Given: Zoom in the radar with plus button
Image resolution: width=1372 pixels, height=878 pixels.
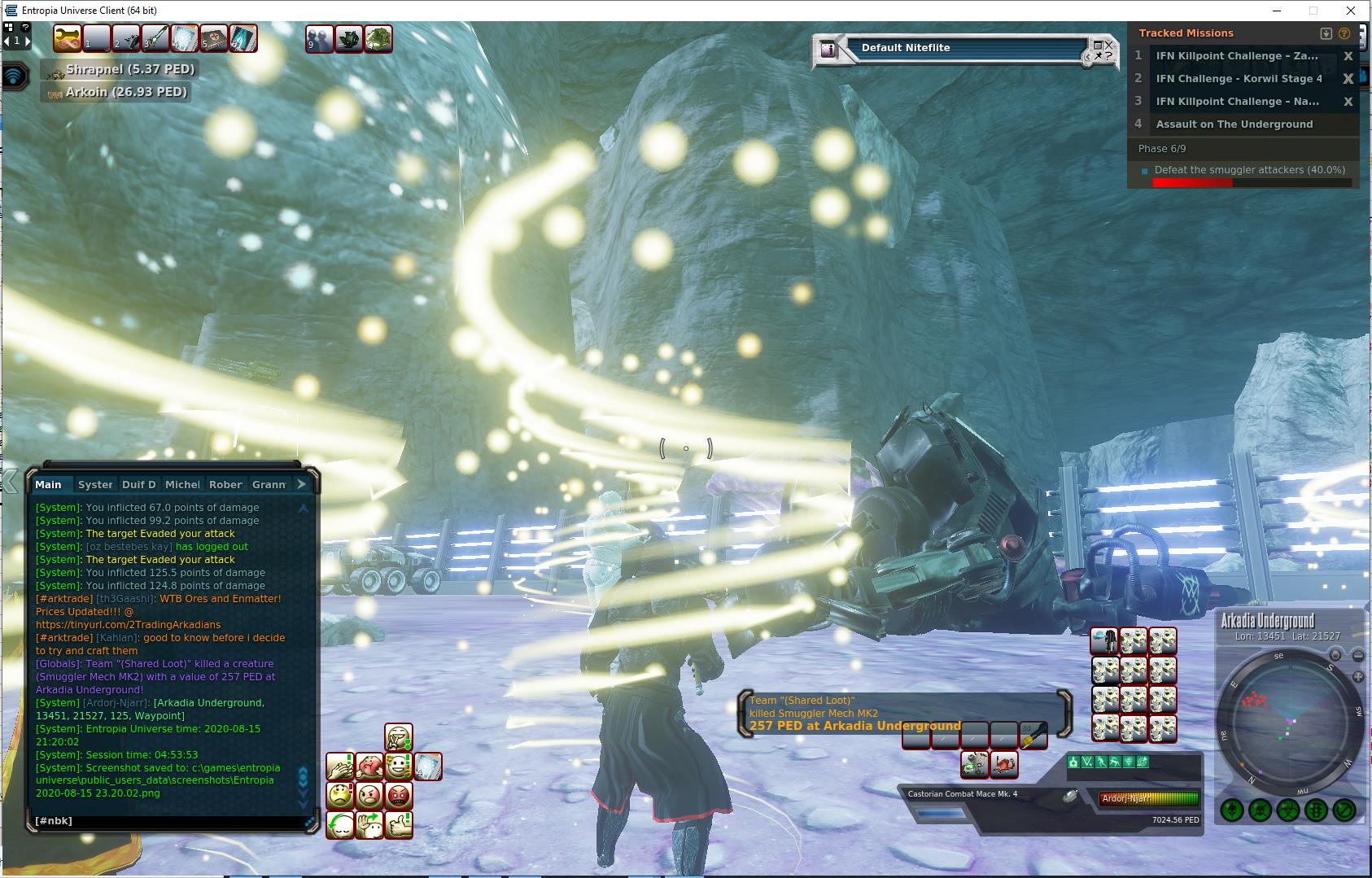Looking at the screenshot, I should point(1358,676).
